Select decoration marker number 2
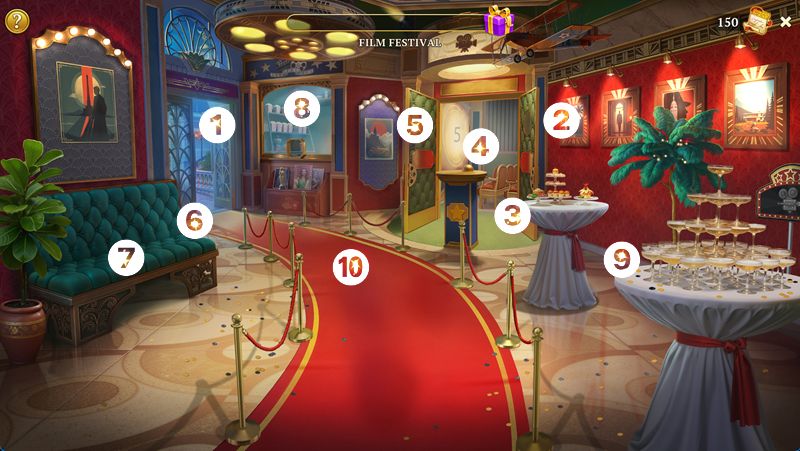 click(x=562, y=122)
